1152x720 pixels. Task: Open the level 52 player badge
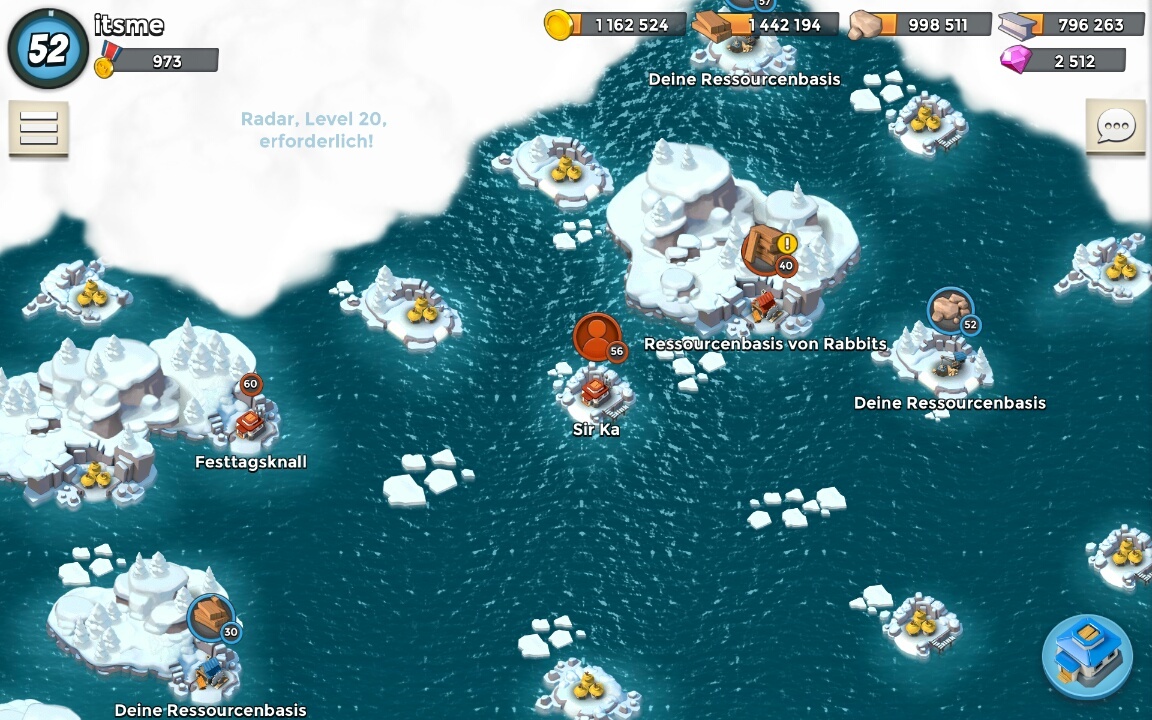coord(47,48)
